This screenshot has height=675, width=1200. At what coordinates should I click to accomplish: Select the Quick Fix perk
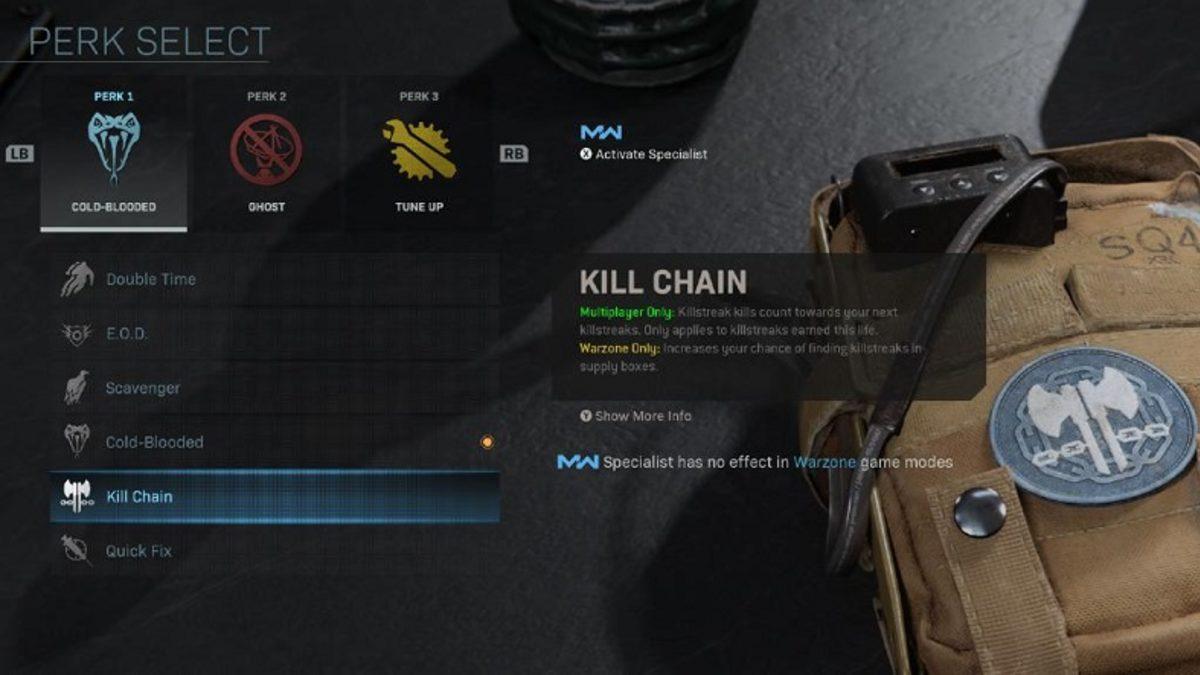273,550
